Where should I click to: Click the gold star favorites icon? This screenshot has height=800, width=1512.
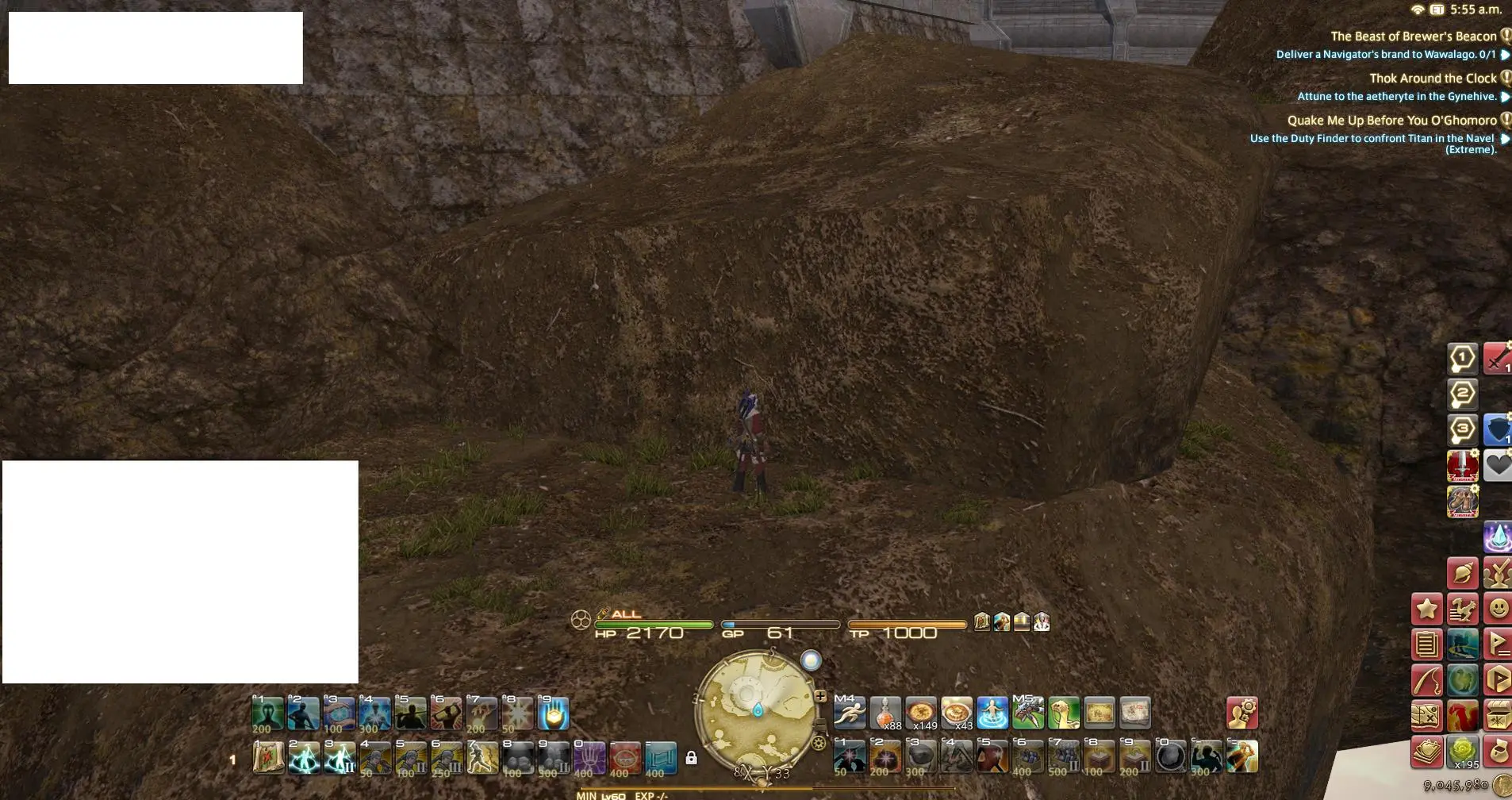pos(1426,609)
